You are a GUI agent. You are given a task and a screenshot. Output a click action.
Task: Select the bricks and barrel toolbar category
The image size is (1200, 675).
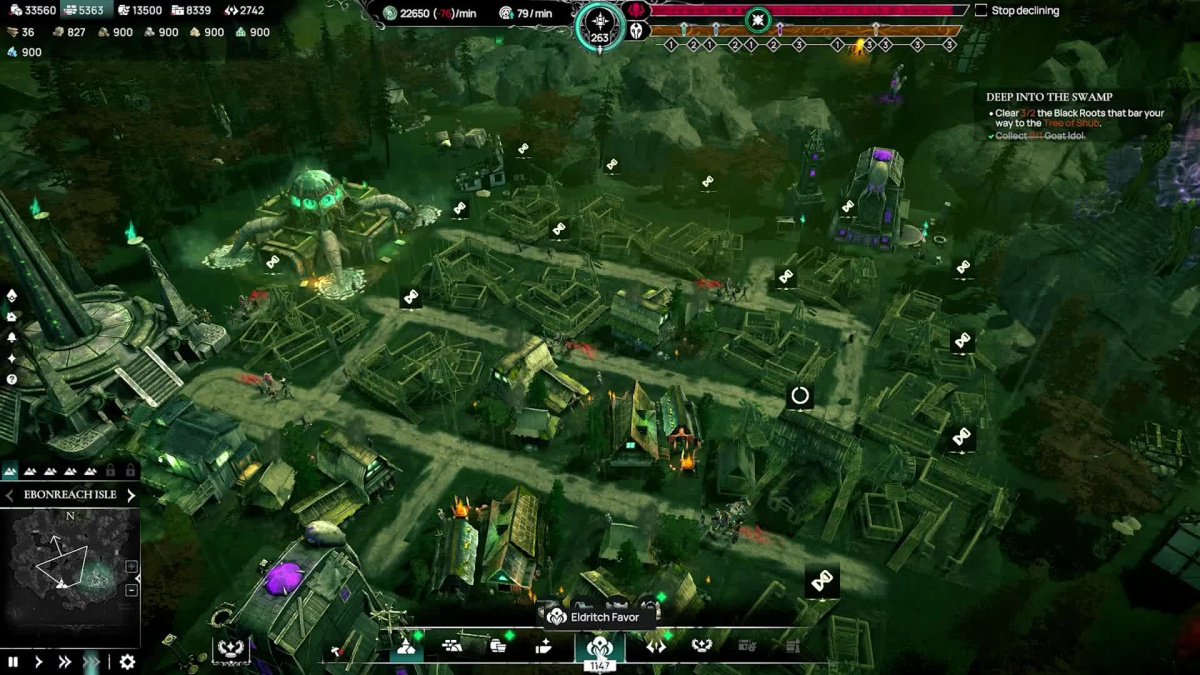click(452, 647)
